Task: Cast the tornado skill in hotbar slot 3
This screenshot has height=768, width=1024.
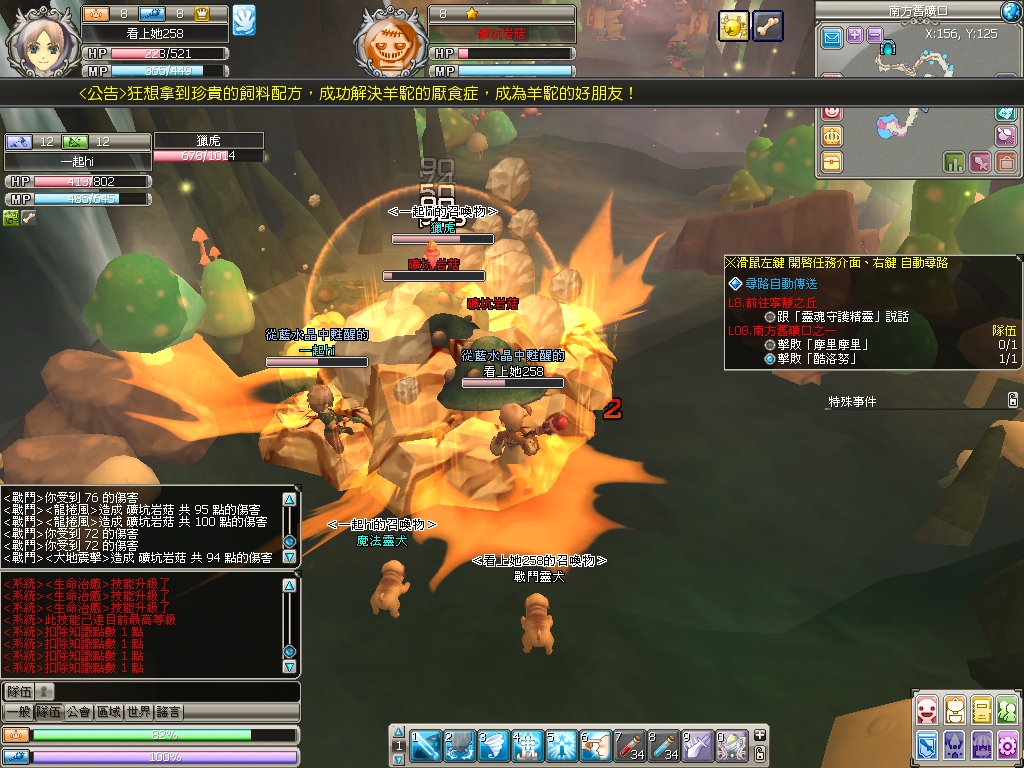Action: click(x=494, y=745)
